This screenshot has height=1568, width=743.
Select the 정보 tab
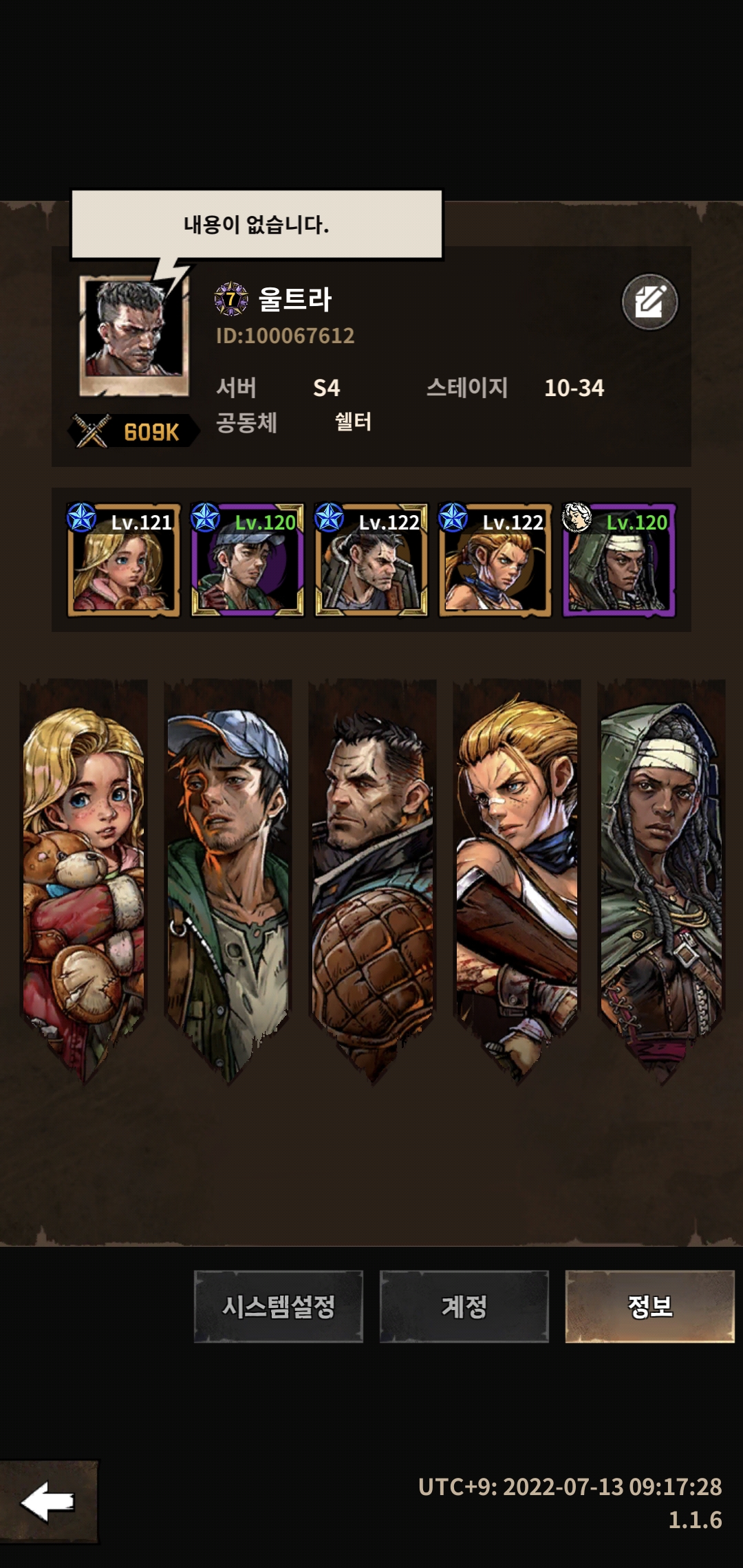[x=649, y=1306]
